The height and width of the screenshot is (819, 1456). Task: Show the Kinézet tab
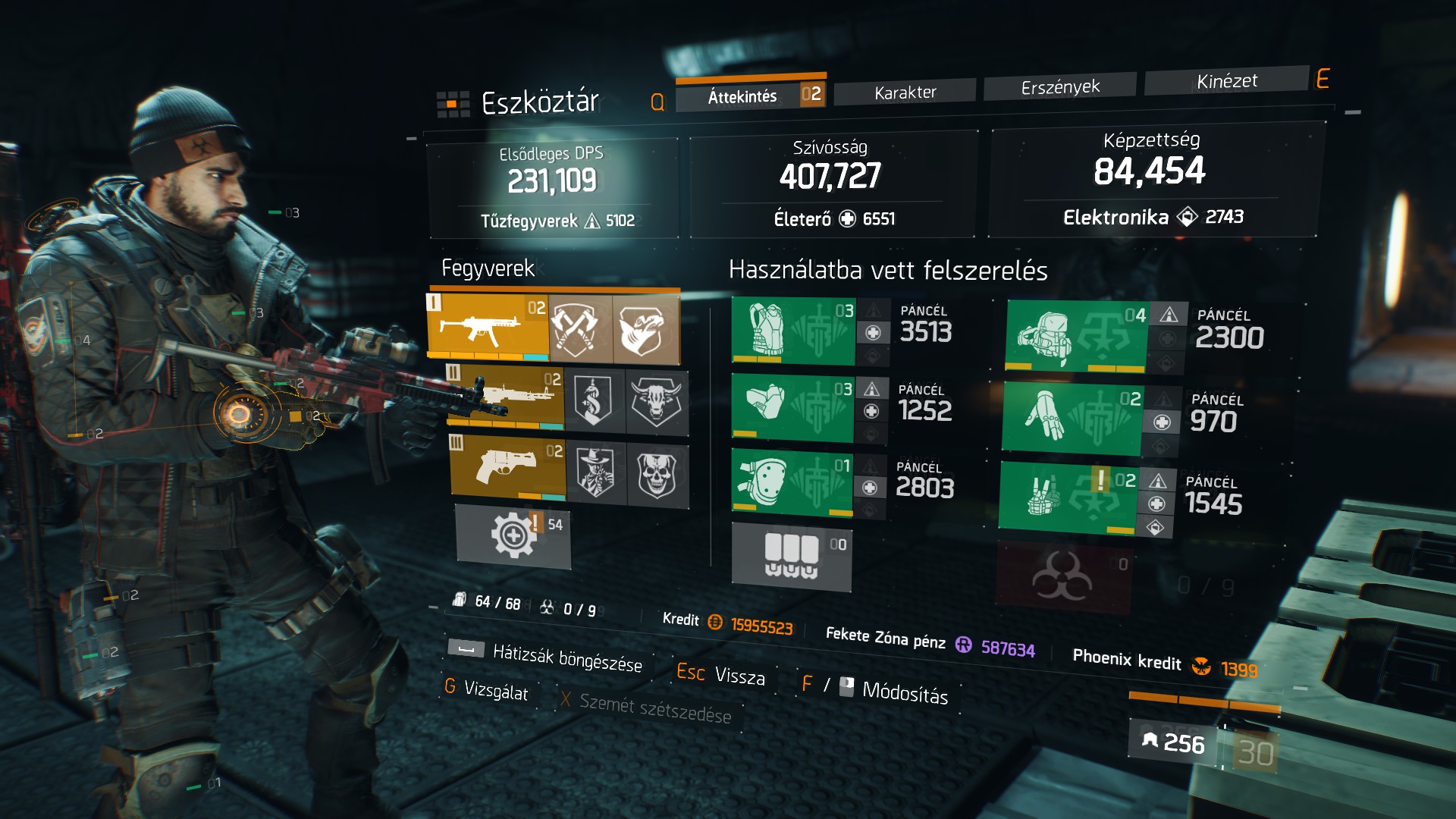(1226, 81)
